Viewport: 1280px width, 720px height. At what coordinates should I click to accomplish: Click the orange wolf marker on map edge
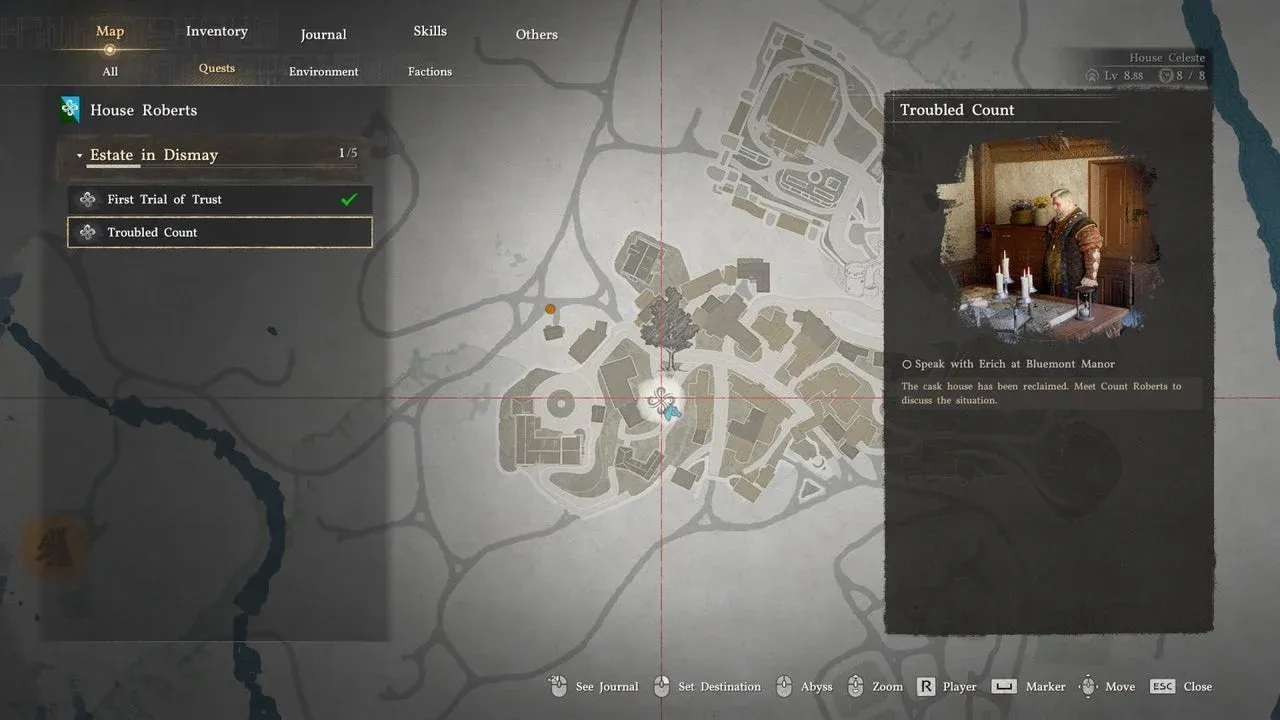pyautogui.click(x=50, y=547)
